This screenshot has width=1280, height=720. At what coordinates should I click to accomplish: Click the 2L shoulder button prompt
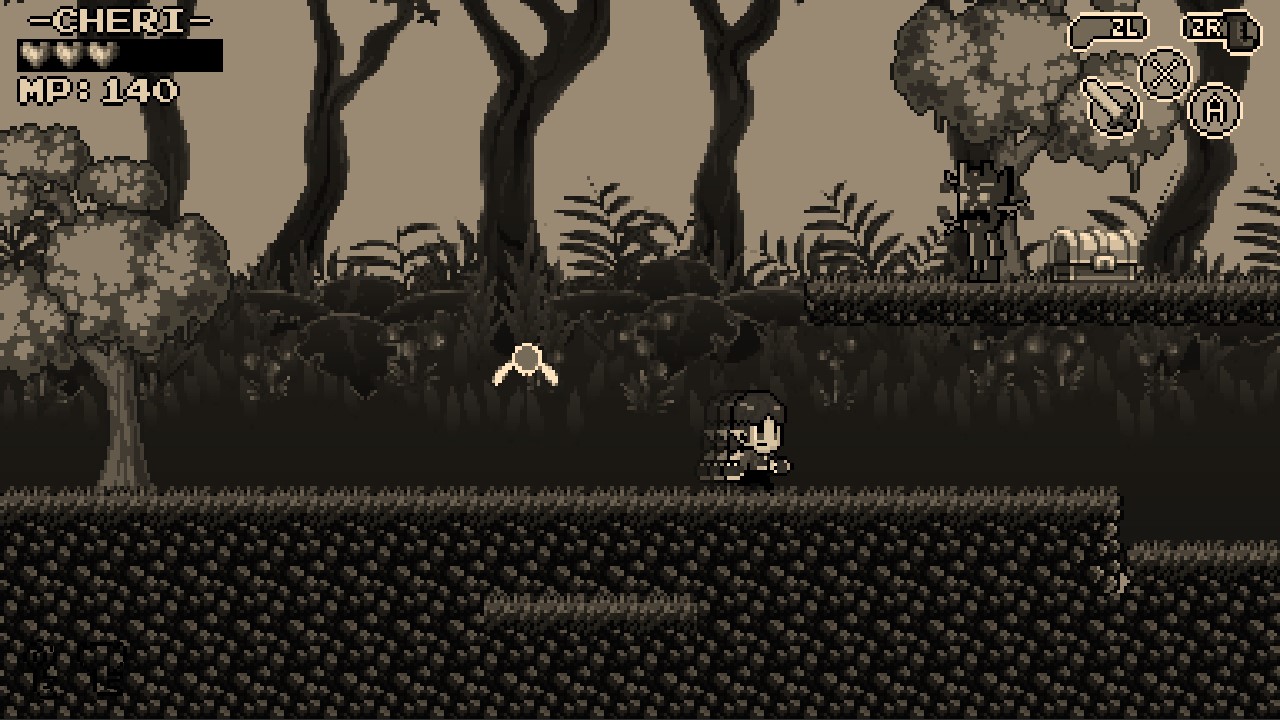coord(1110,29)
